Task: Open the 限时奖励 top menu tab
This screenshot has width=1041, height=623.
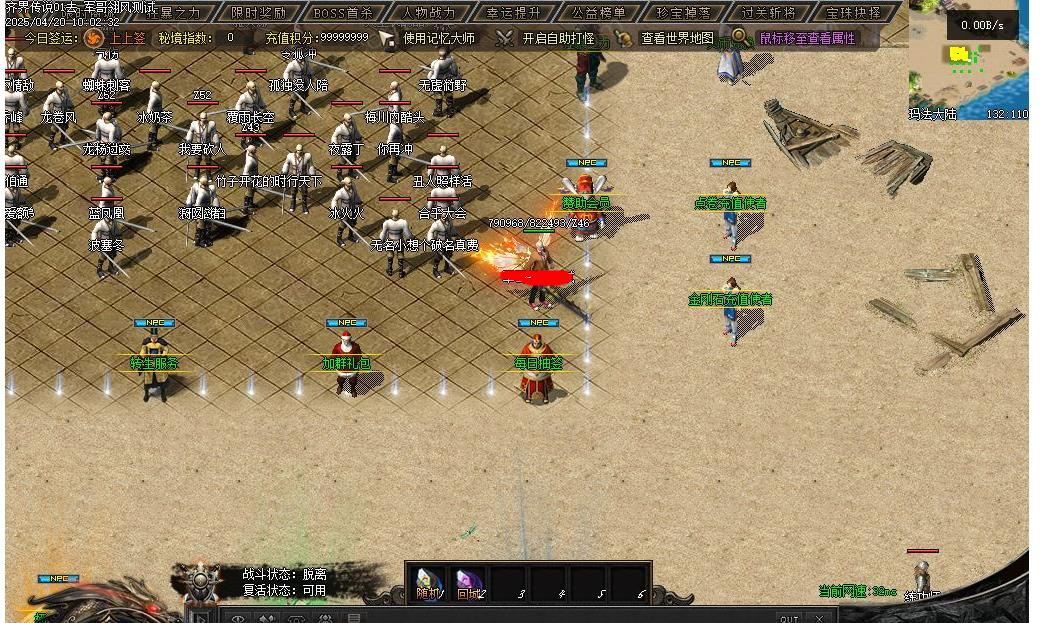Action: pyautogui.click(x=258, y=13)
